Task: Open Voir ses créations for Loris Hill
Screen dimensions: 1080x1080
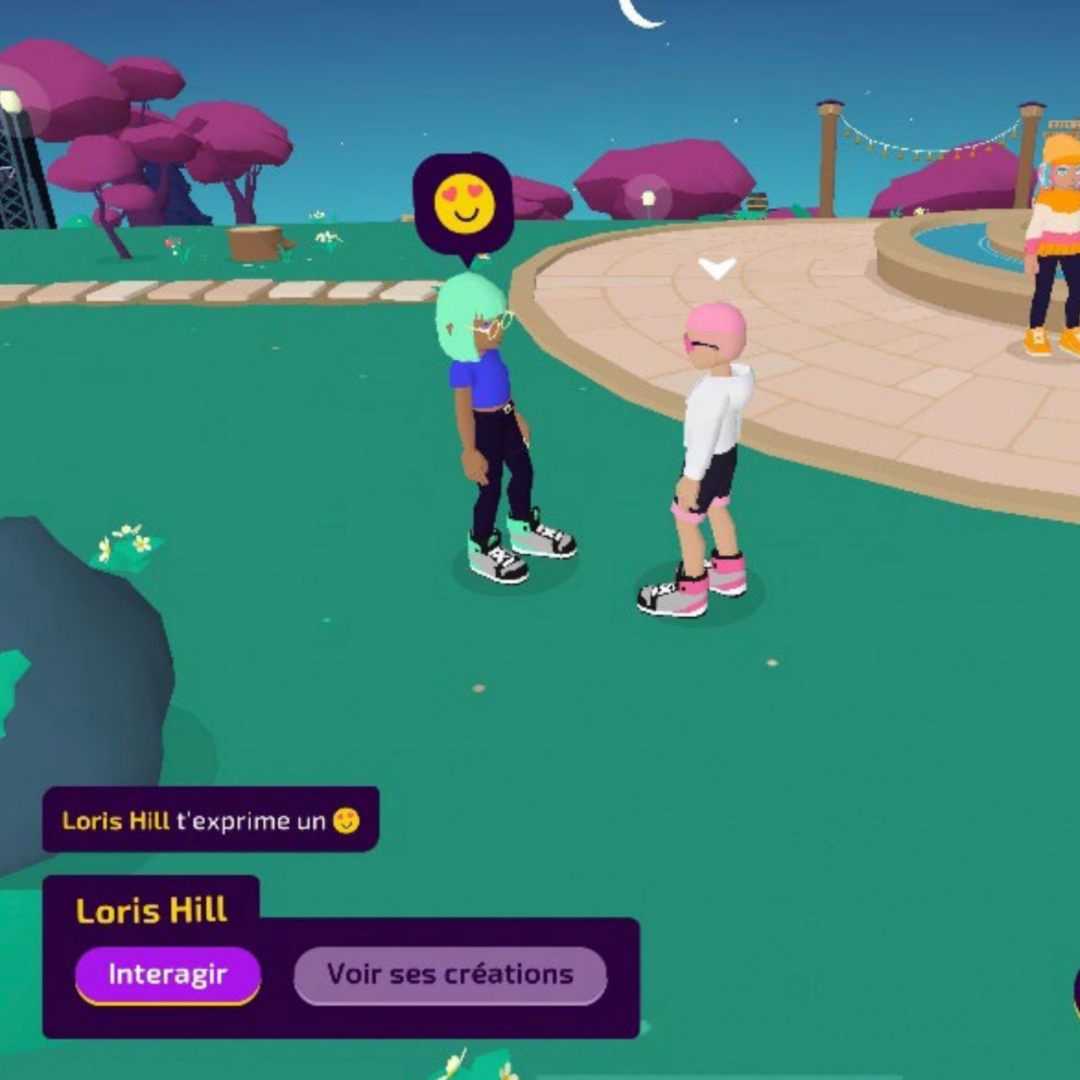Action: [x=450, y=975]
